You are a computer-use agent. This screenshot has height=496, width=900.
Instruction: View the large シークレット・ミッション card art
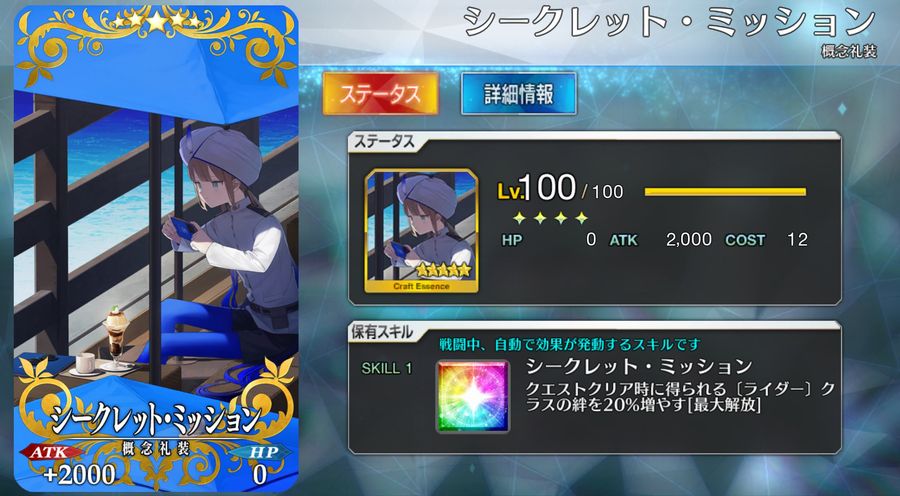[153, 230]
